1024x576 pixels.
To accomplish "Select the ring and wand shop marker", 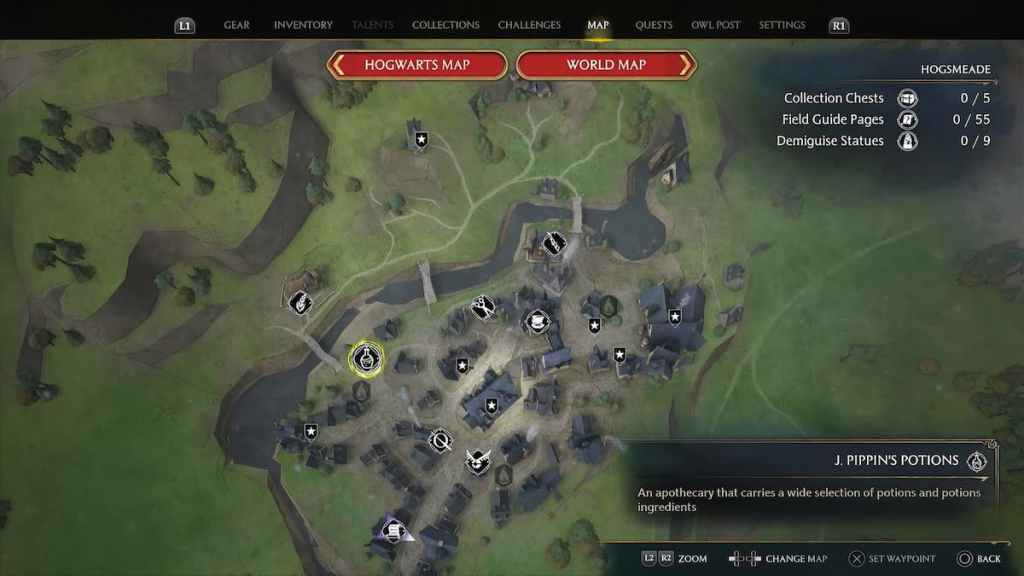I will tap(439, 440).
